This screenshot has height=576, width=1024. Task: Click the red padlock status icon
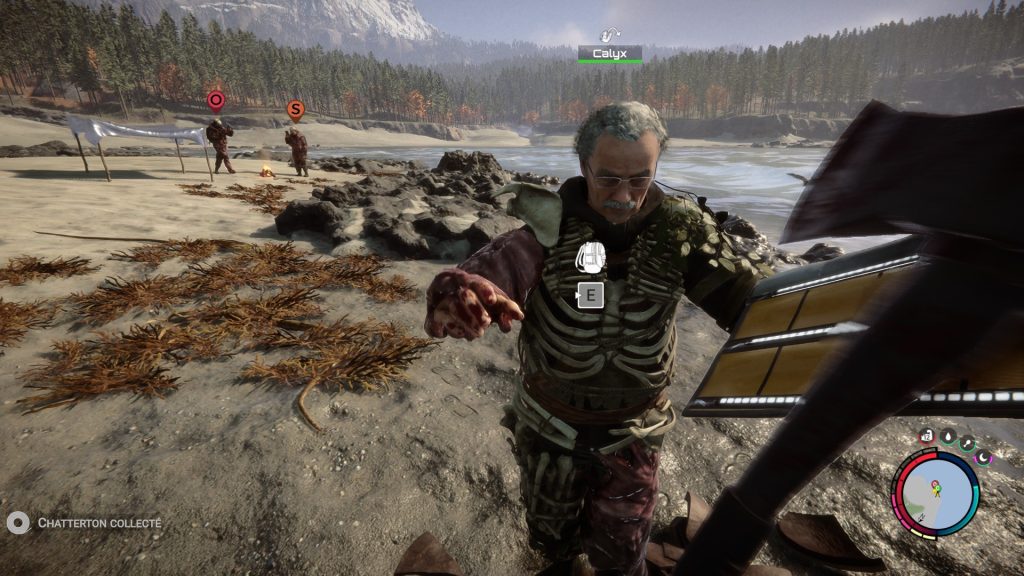926,436
